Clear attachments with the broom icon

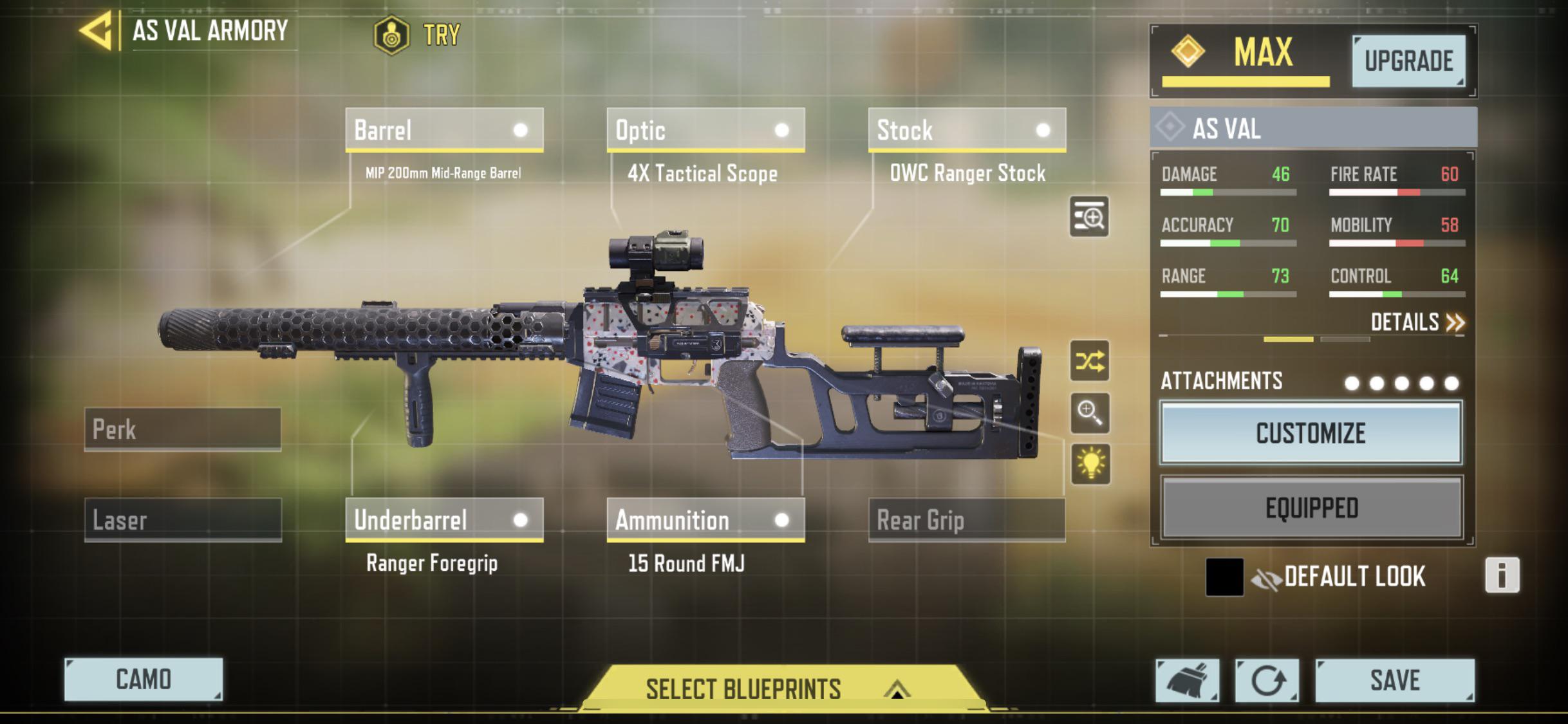pyautogui.click(x=1187, y=680)
